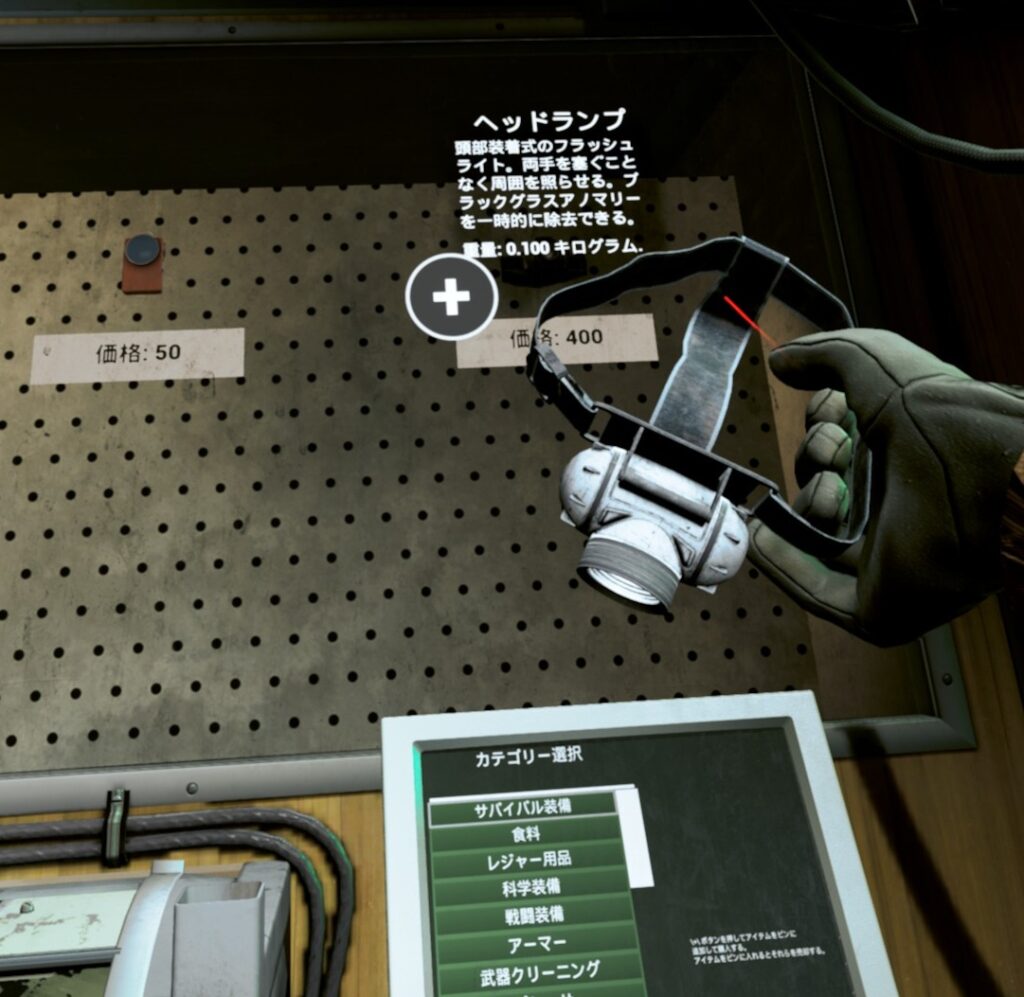1024x997 pixels.
Task: Show the 戦闘装備 category
Action: click(534, 914)
